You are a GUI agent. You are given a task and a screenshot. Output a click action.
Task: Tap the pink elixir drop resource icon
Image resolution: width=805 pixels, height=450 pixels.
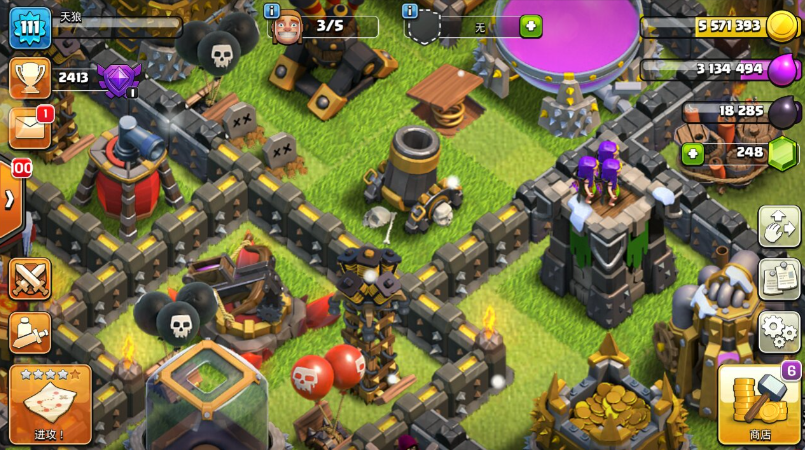781,69
